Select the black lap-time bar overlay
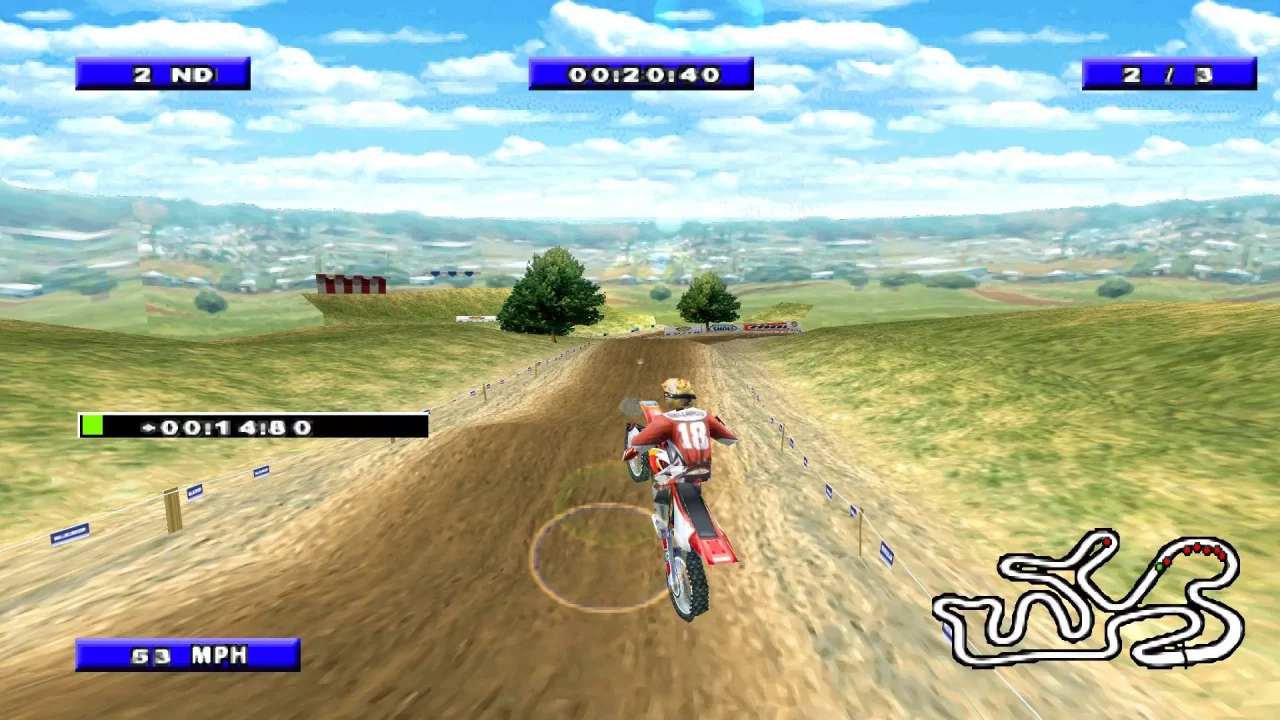The image size is (1280, 720). pos(252,427)
